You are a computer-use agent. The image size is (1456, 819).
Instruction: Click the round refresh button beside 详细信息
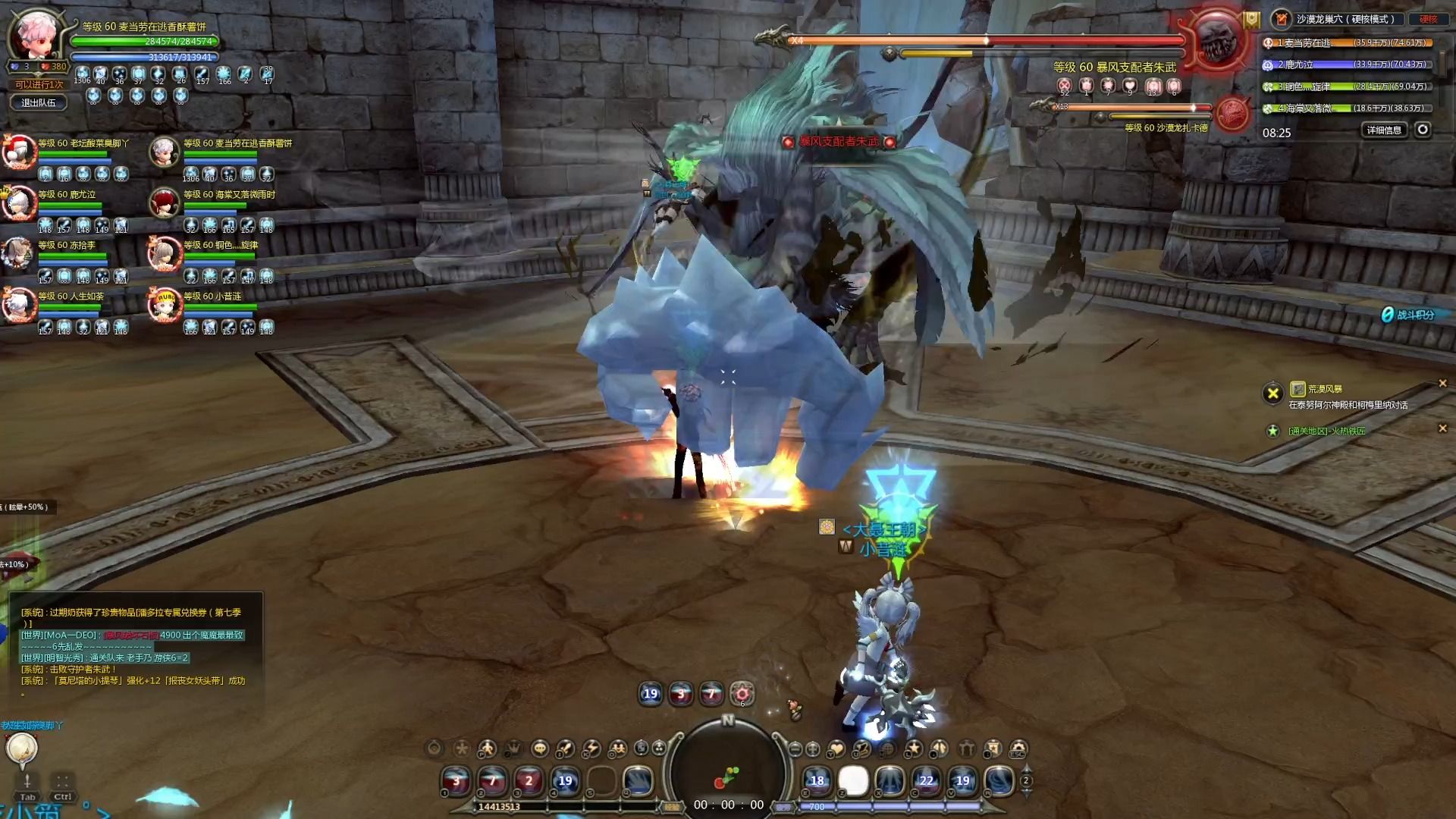tap(1423, 130)
